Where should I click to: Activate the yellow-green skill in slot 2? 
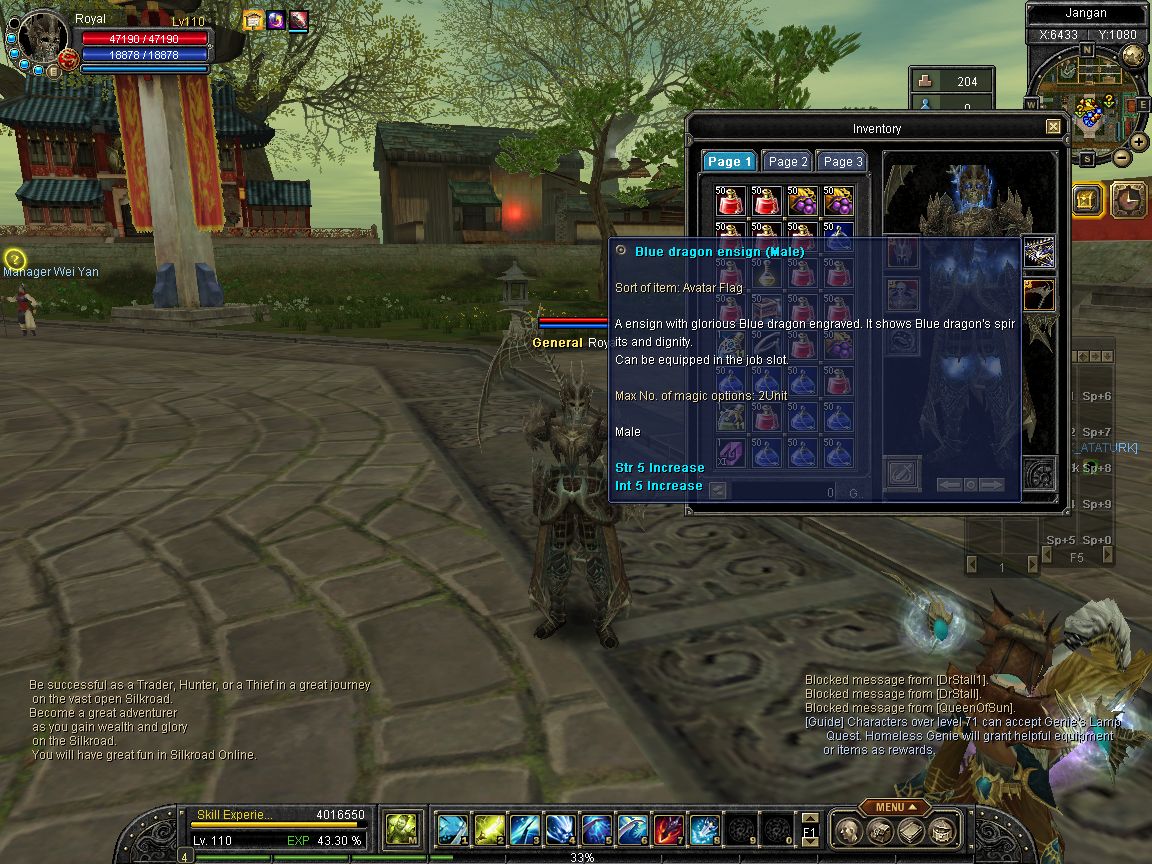[489, 829]
